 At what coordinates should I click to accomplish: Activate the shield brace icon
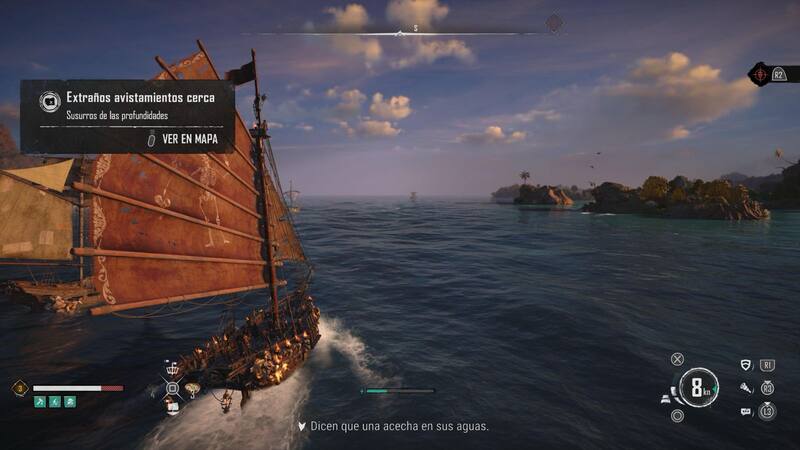(745, 365)
